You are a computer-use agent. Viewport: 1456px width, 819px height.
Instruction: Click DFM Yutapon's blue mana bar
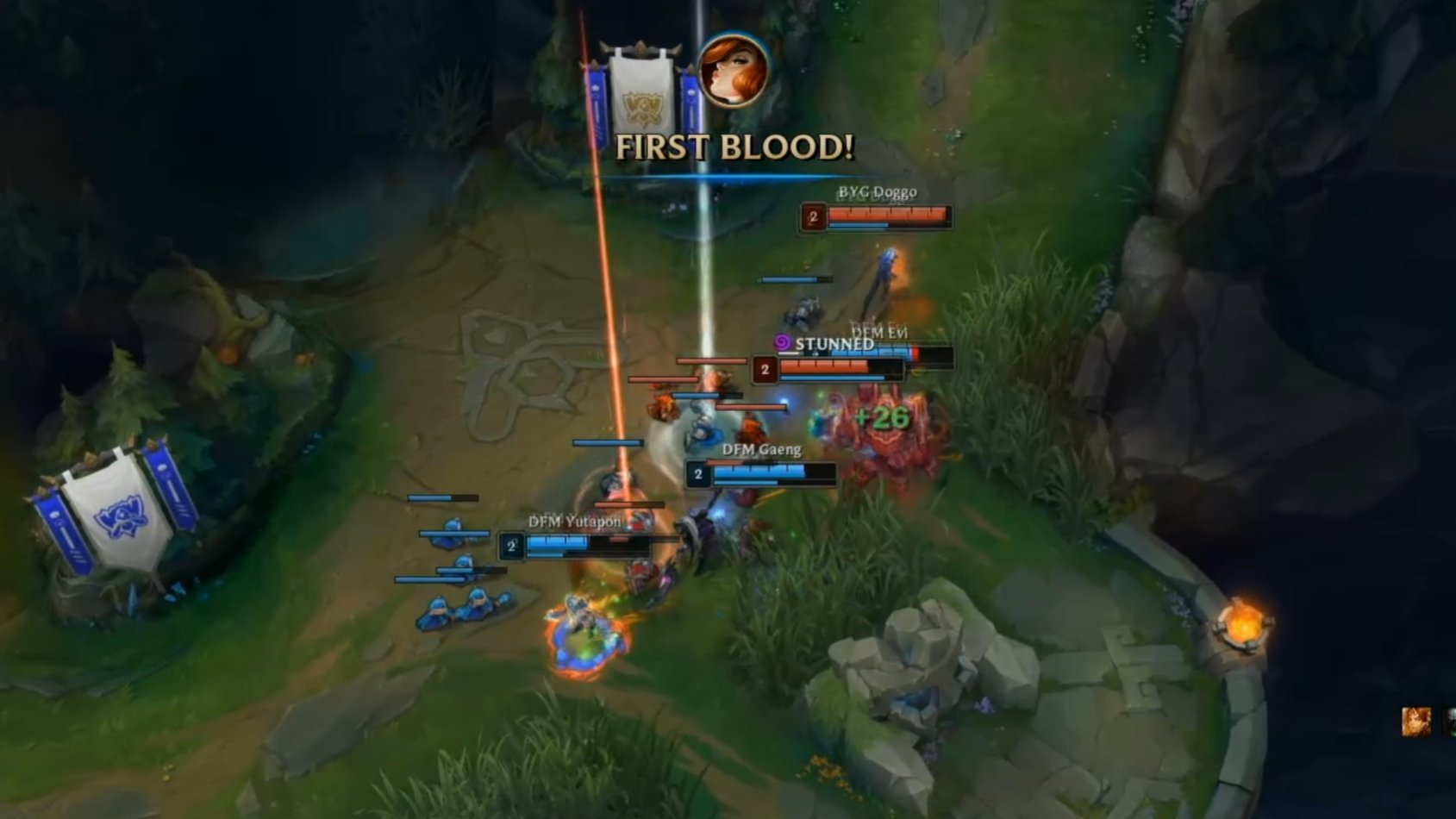click(545, 555)
